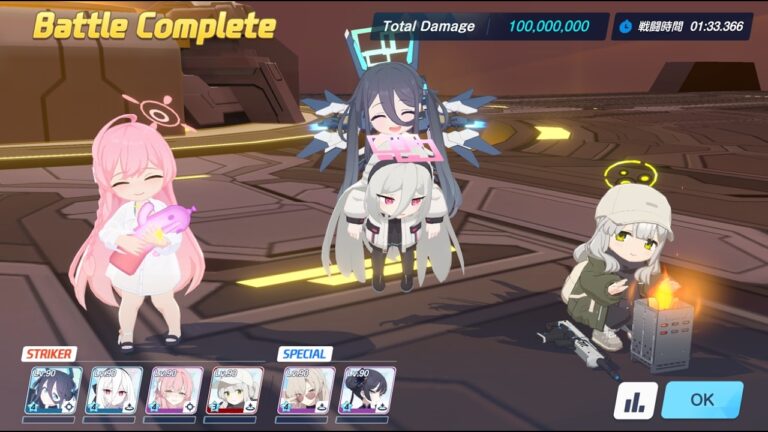Image resolution: width=768 pixels, height=432 pixels.
Task: Pick the striker portrait wearing a white cap
Action: pyautogui.click(x=235, y=390)
